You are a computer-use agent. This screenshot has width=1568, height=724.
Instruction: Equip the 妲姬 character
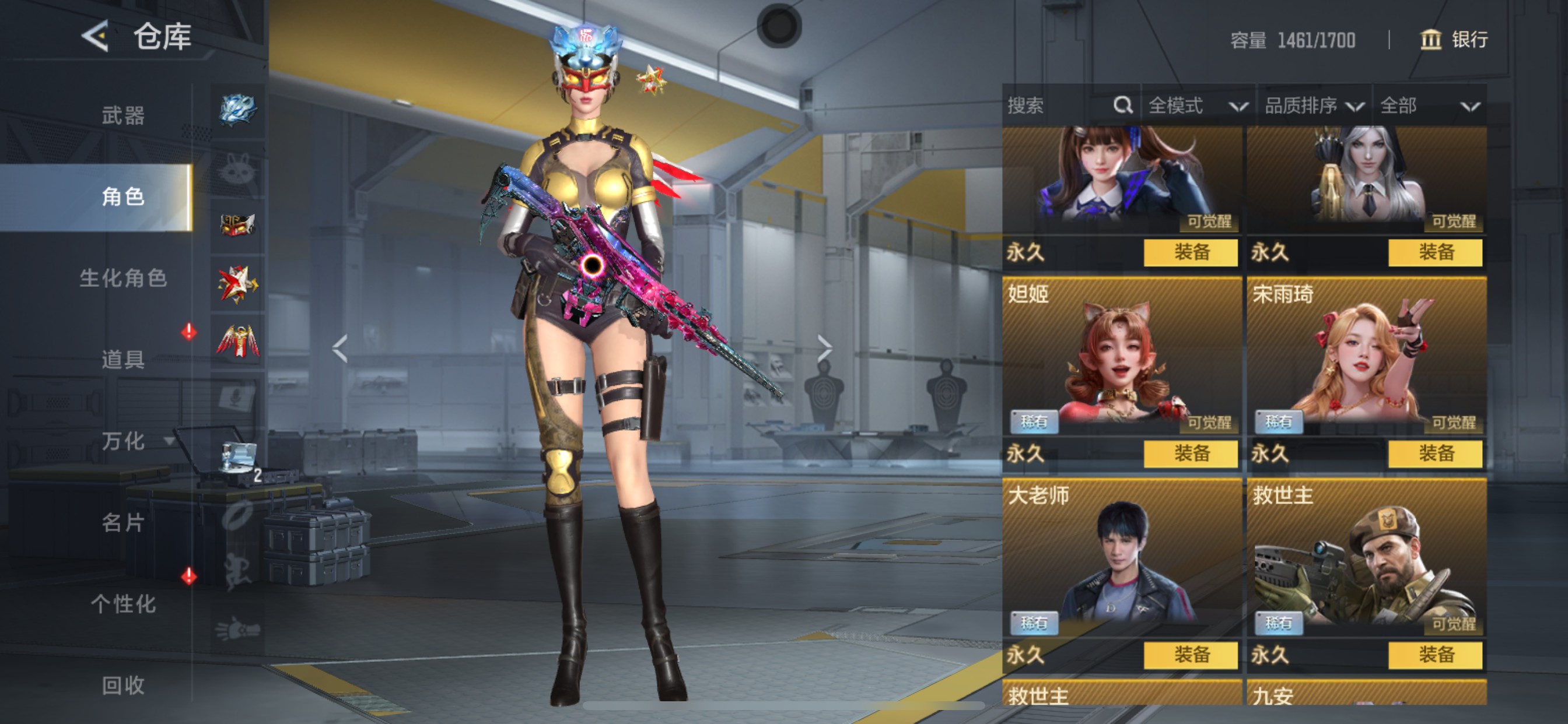click(x=1190, y=454)
